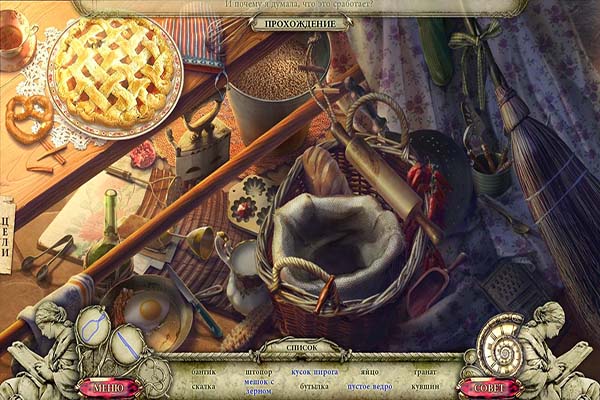Select 'бутылка' in the object list

click(x=314, y=385)
